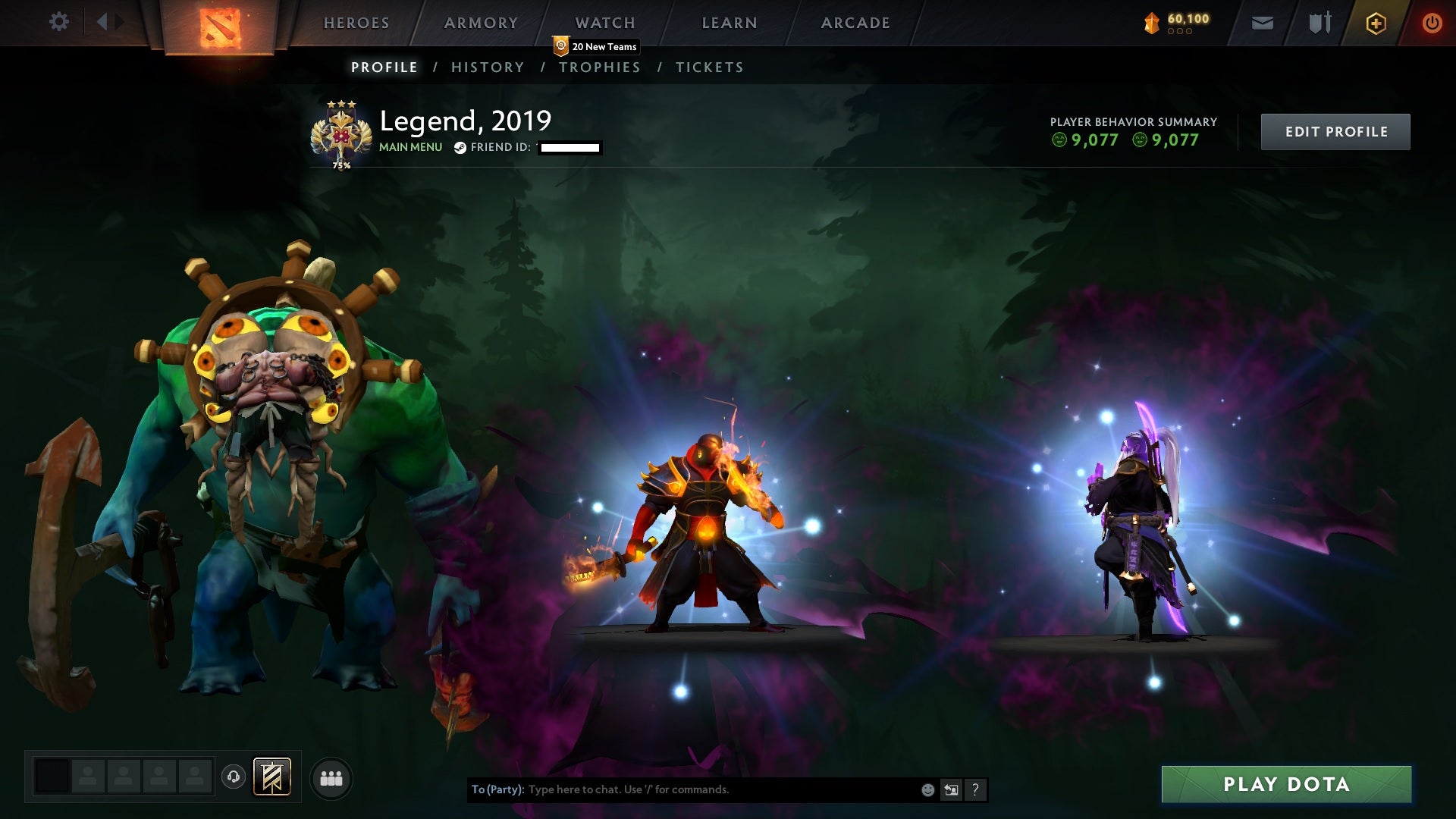Click the rank medal progress badge showing 75%
This screenshot has width=1456, height=819.
pyautogui.click(x=340, y=133)
